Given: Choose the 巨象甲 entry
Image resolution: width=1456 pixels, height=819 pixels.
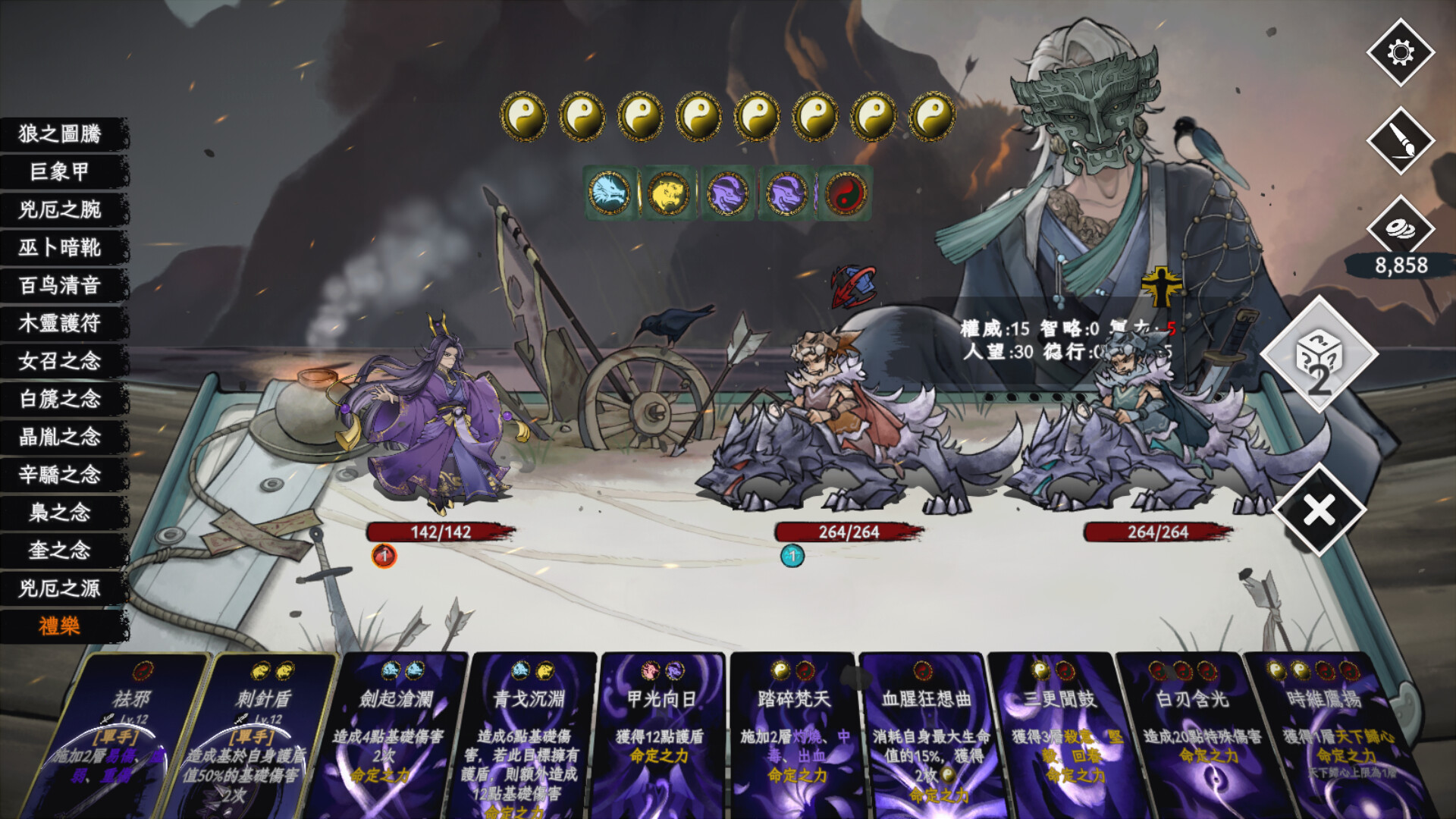Looking at the screenshot, I should 61,172.
